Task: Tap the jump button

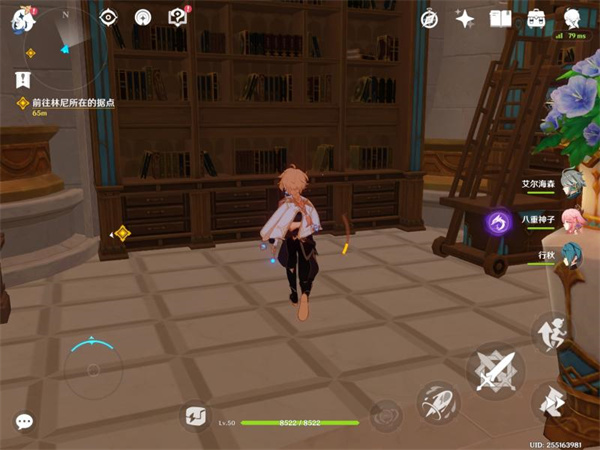Action: pos(552,335)
